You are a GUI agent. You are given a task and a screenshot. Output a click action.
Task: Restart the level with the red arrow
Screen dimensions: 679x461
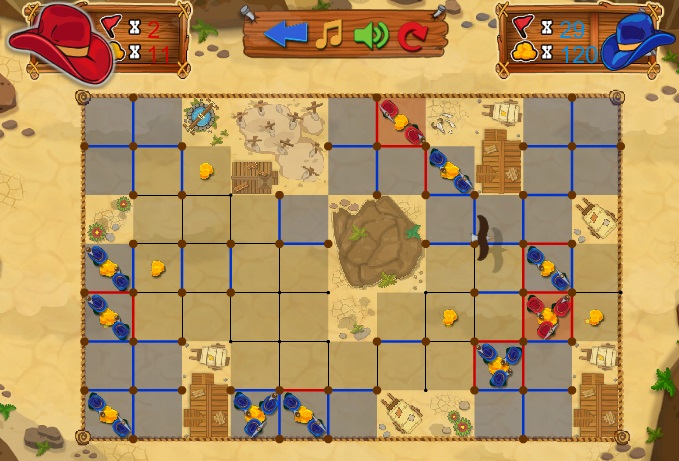coord(411,37)
